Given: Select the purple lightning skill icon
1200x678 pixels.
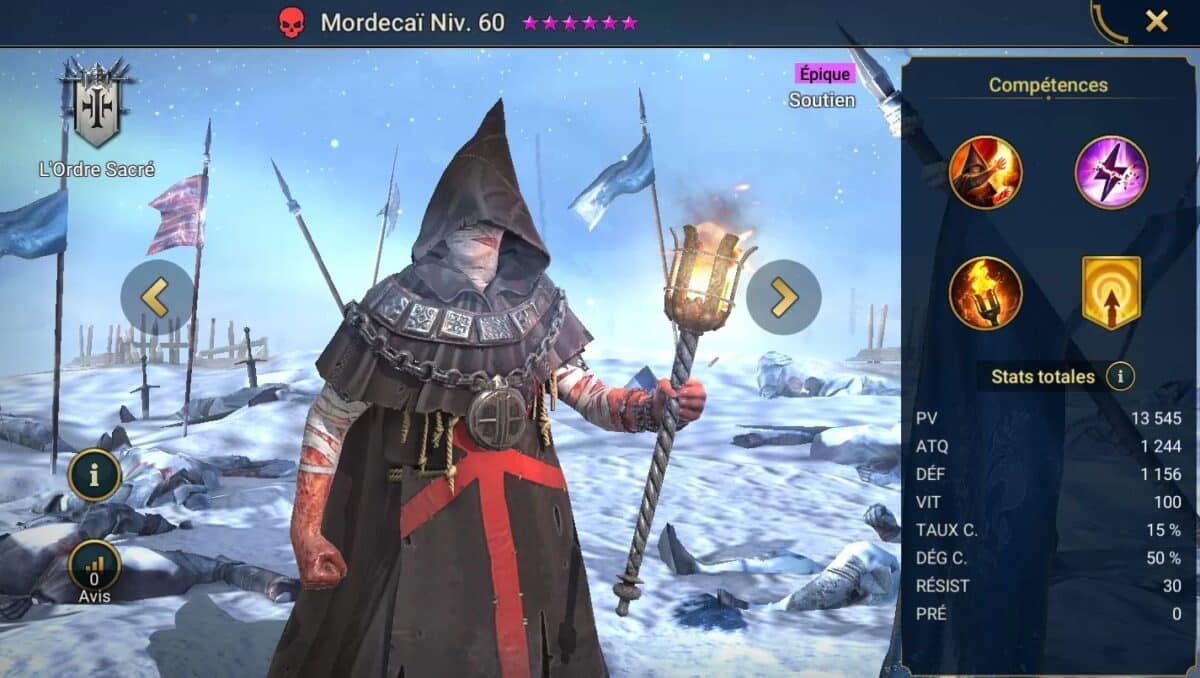Looking at the screenshot, I should coord(1111,173).
